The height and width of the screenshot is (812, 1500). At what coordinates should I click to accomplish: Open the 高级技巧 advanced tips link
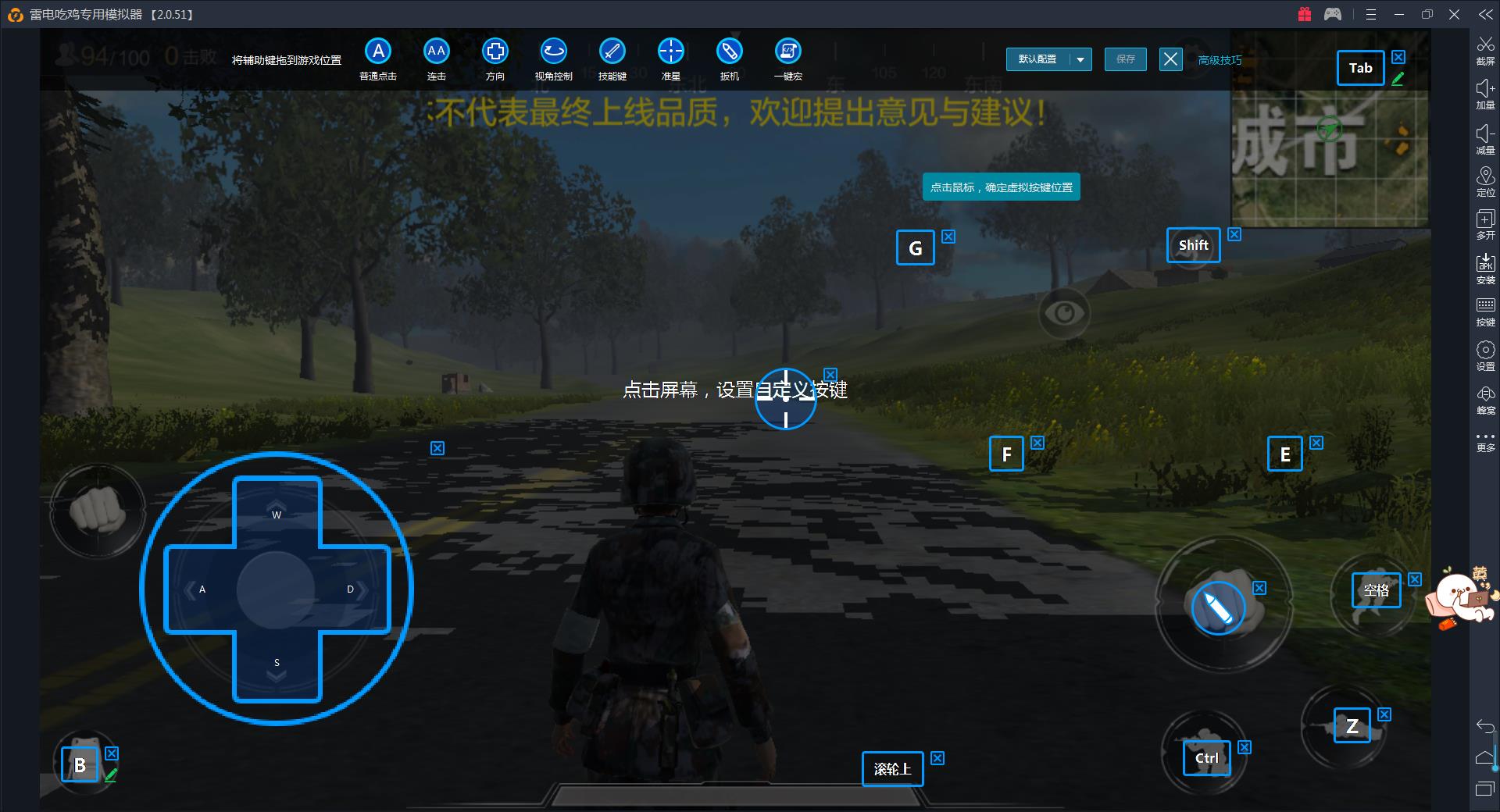pyautogui.click(x=1220, y=60)
